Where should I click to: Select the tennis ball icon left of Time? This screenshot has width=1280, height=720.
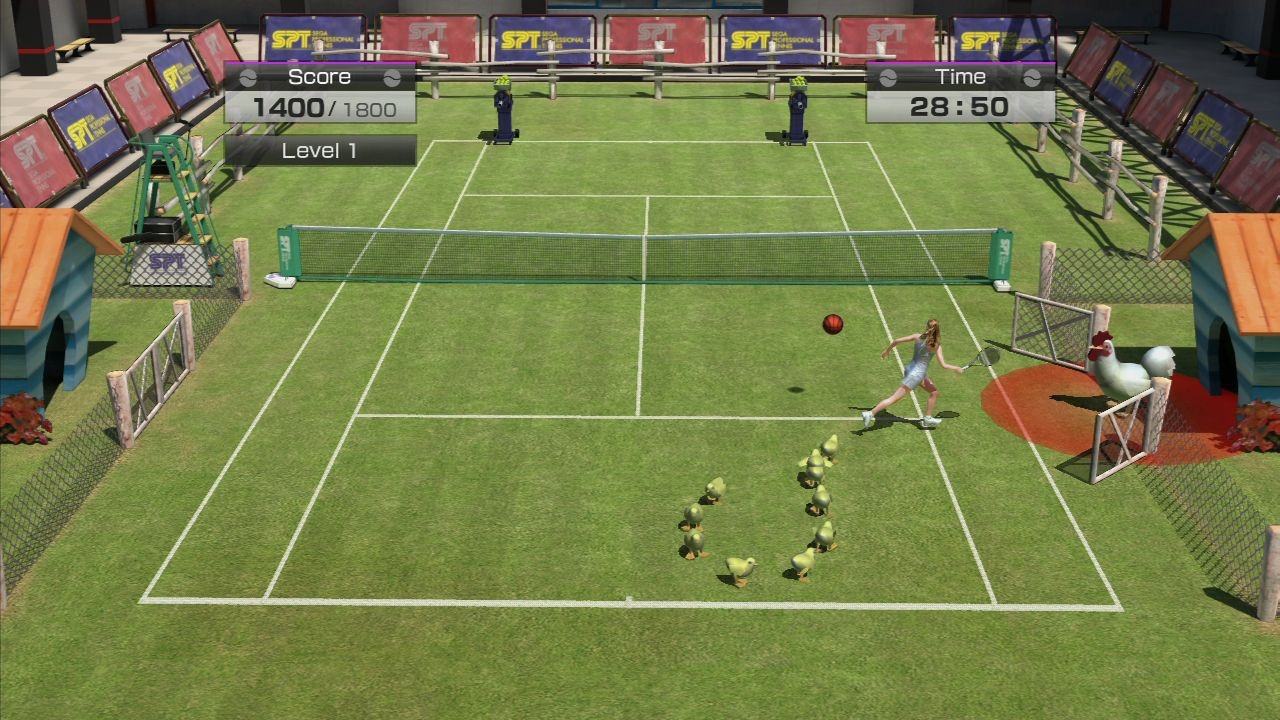point(887,77)
